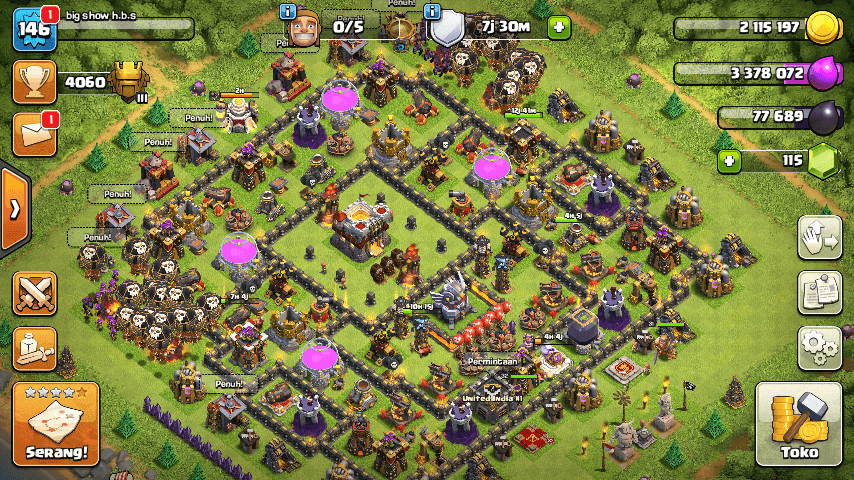Open the mail inbox envelope
Screen dimensions: 854x480
pyautogui.click(x=33, y=135)
